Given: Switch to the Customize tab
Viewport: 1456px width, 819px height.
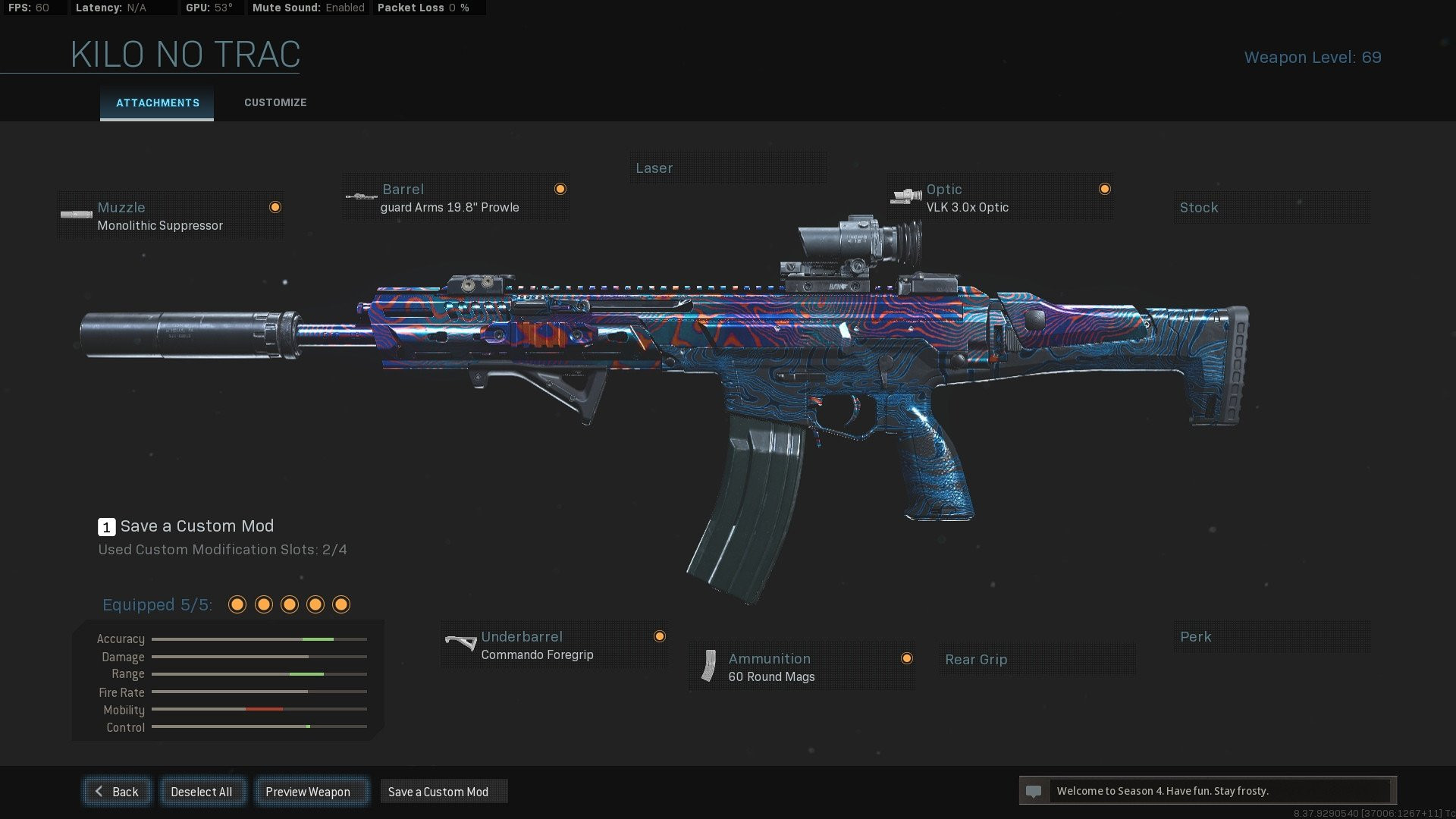Looking at the screenshot, I should 275,102.
